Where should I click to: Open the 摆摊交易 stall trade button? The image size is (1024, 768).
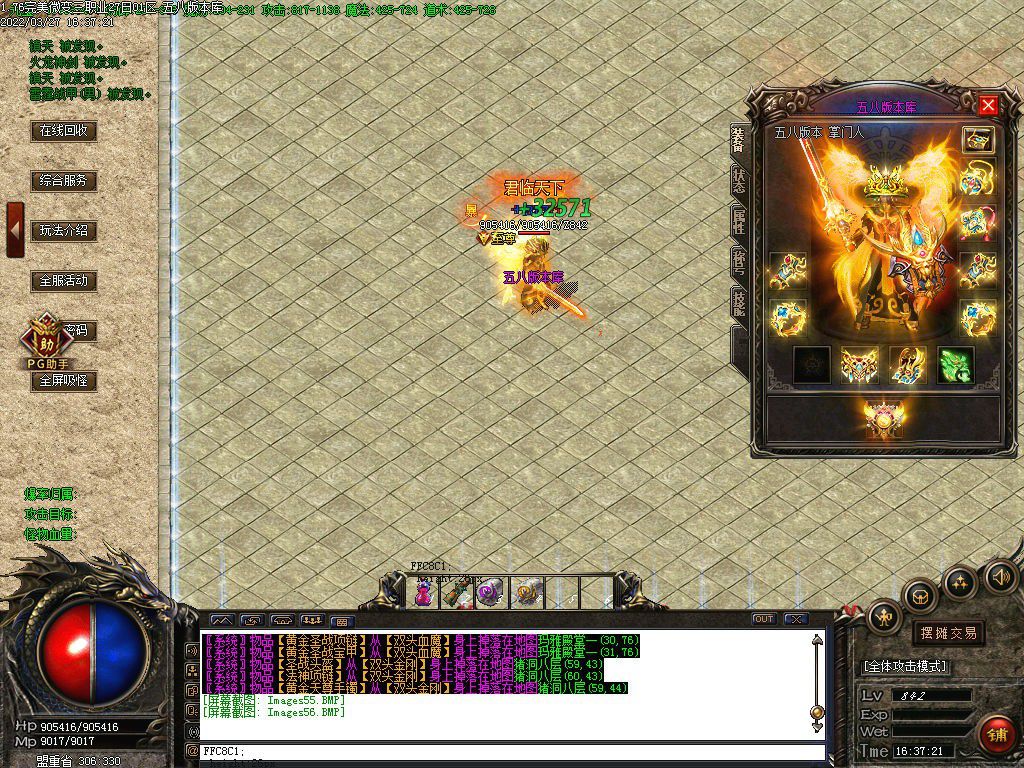point(947,633)
